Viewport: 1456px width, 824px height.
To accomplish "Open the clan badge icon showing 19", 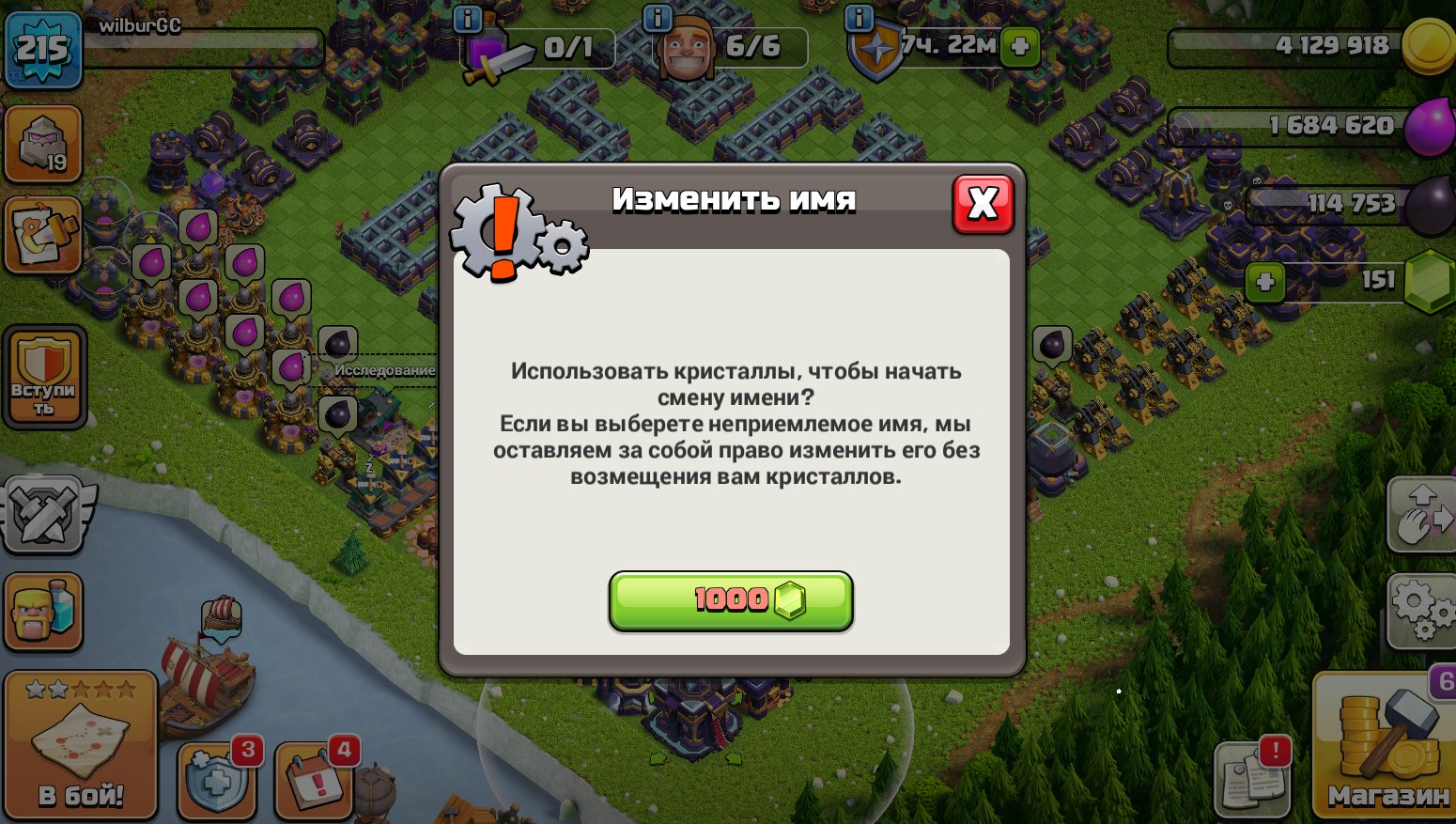I will (x=43, y=143).
